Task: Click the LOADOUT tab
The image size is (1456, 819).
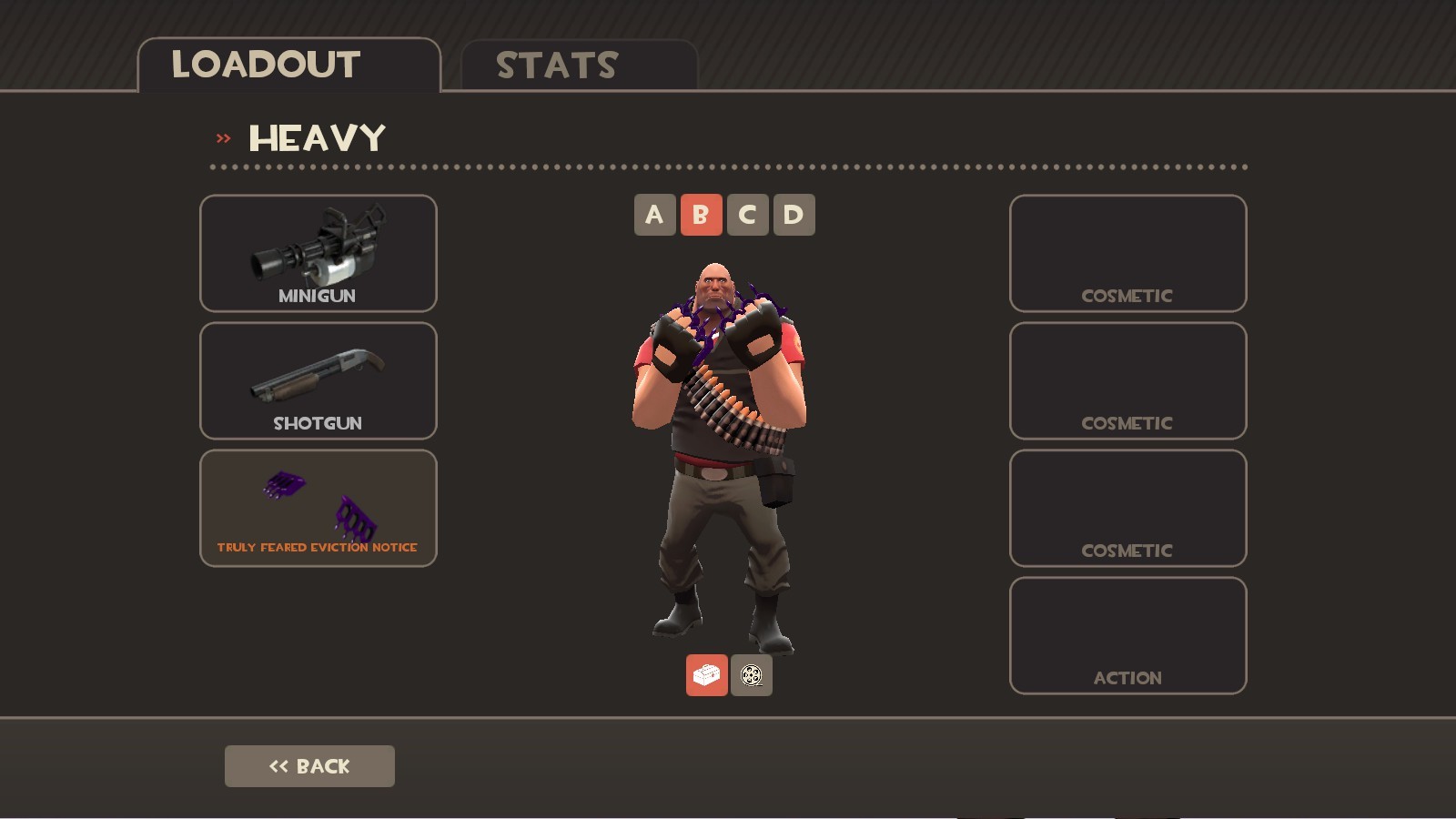Action: (267, 64)
